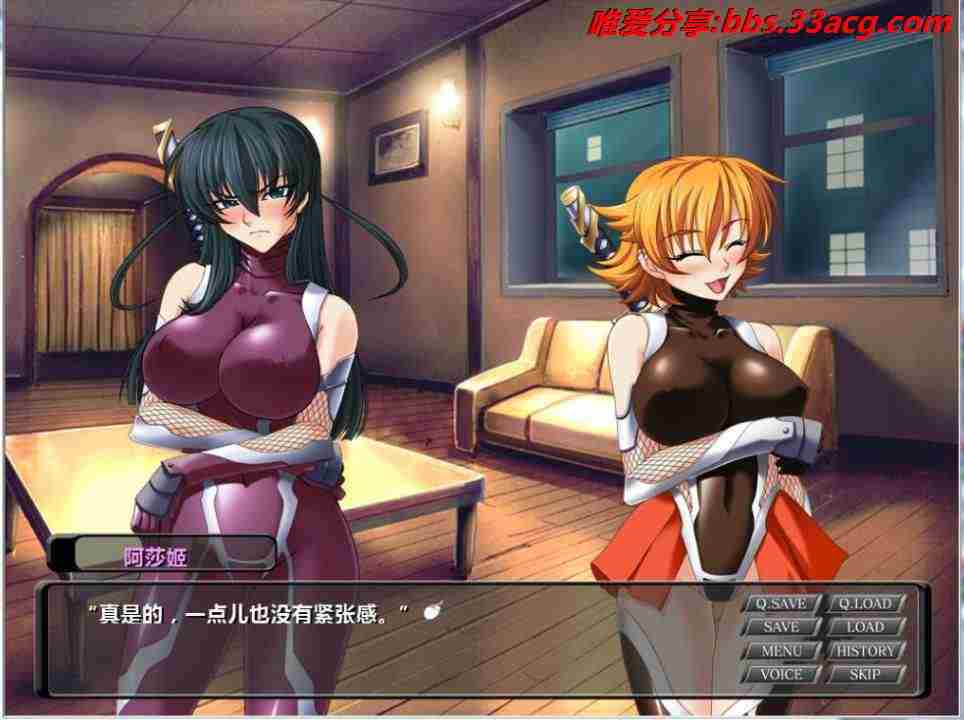Show the dialogue HISTORY log
964x720 pixels.
[x=865, y=651]
